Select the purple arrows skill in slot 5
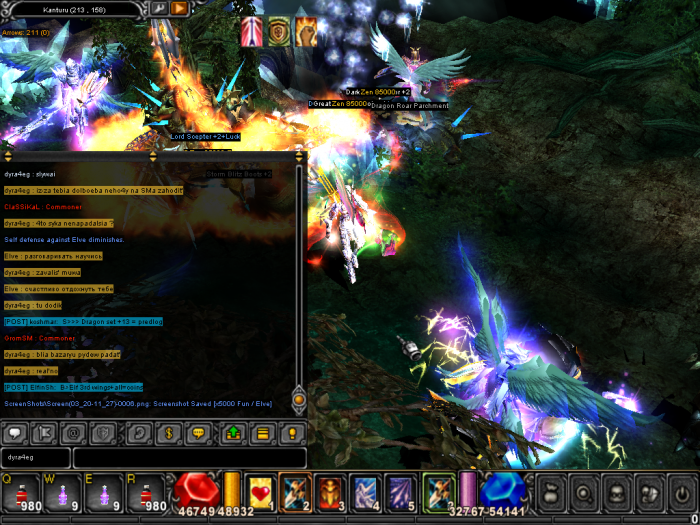Screen dimensions: 700x525 (399, 491)
